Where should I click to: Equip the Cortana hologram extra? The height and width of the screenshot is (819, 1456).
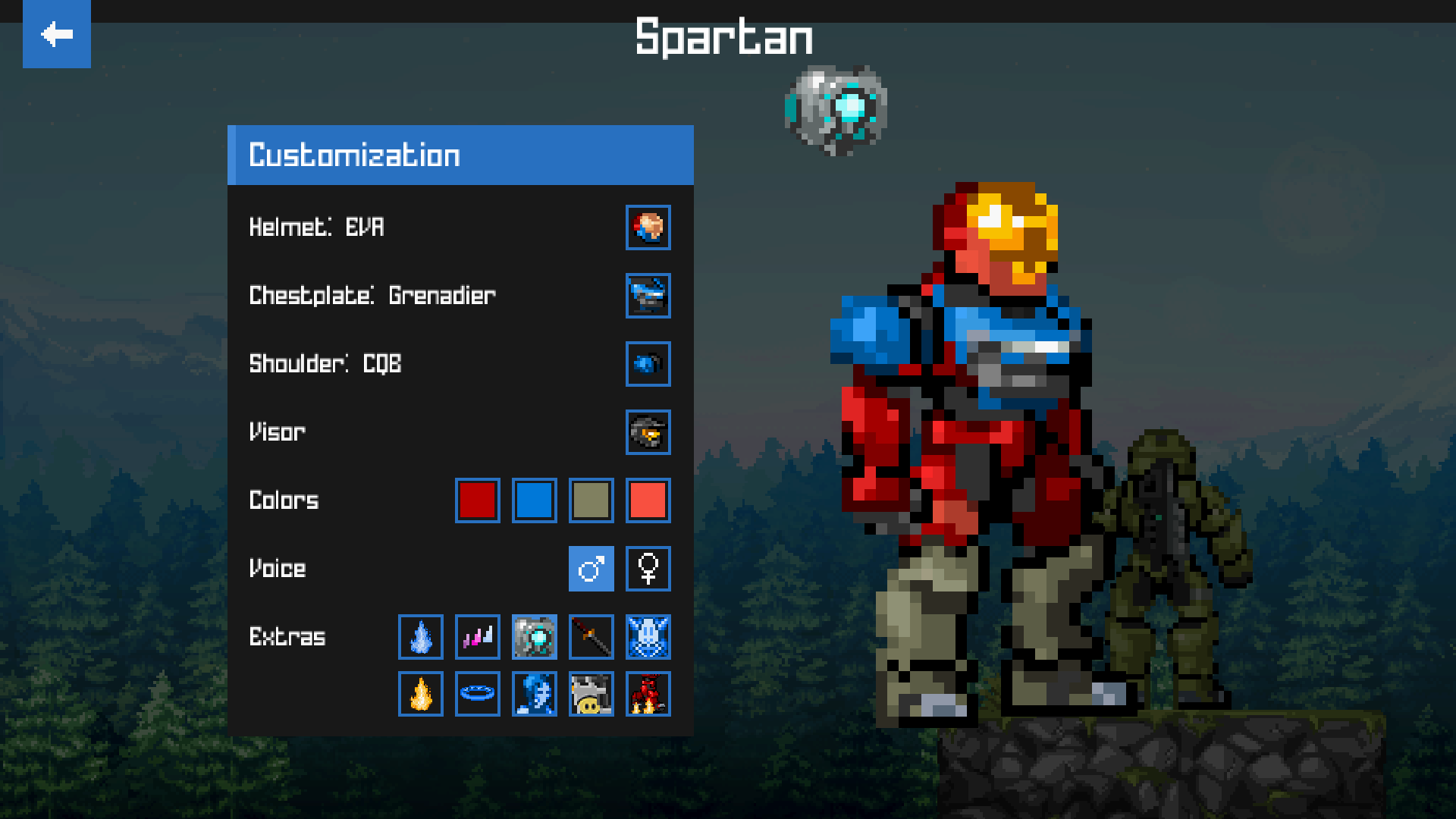click(x=534, y=694)
